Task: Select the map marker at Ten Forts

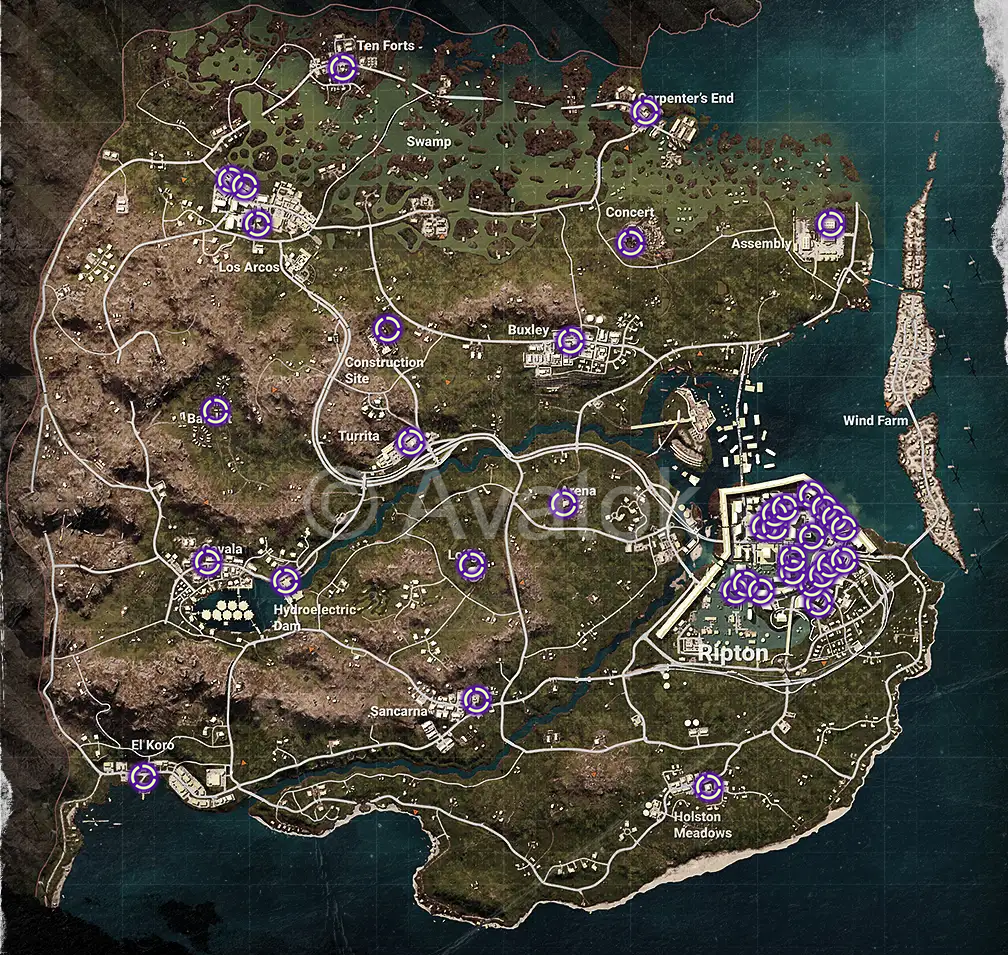Action: [x=342, y=68]
